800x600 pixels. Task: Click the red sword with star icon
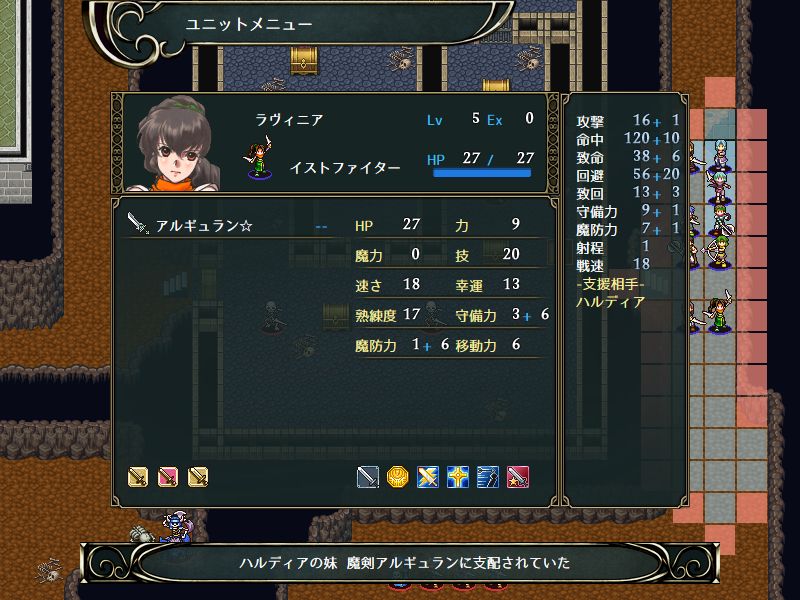[x=518, y=477]
